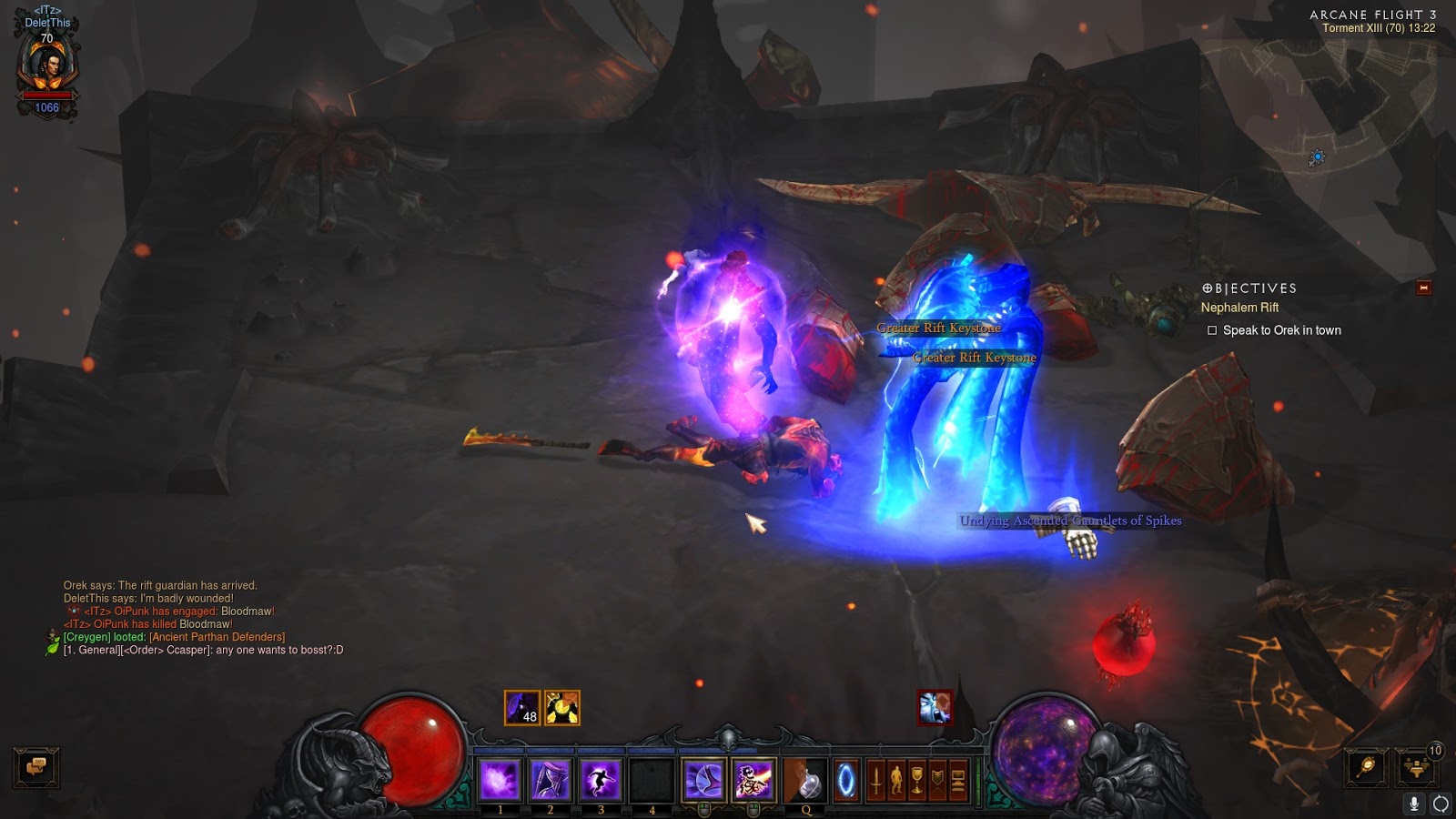
Task: Click the chat bubble icon
Action: click(x=36, y=769)
